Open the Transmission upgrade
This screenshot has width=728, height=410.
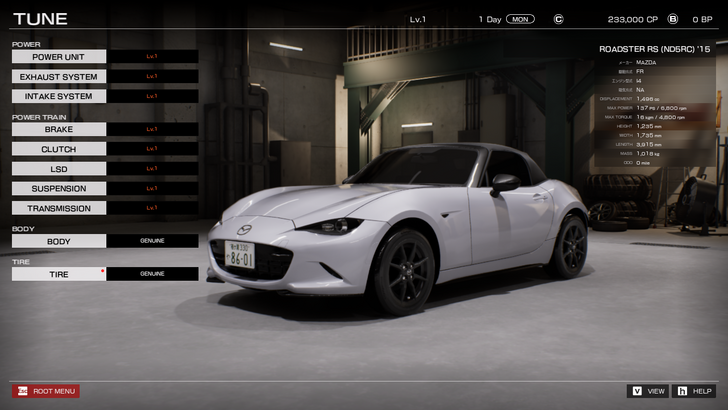tap(59, 209)
